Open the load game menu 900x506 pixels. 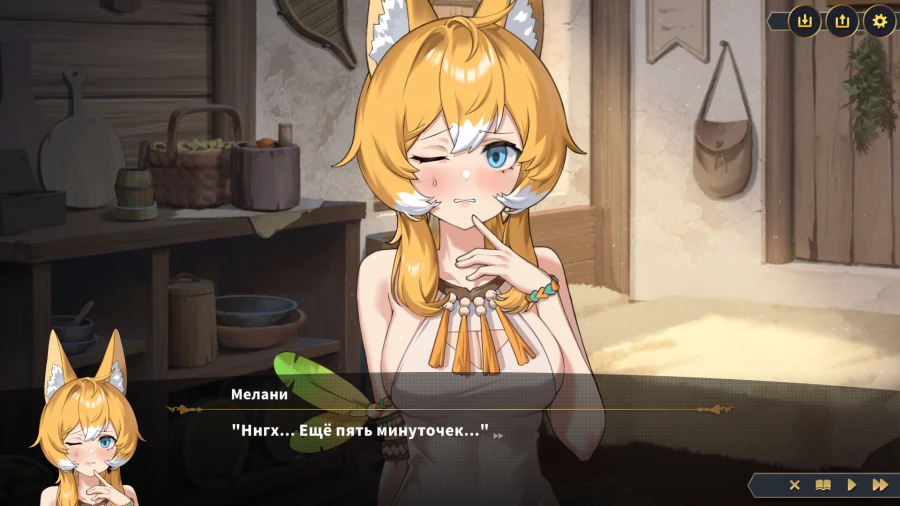pos(842,20)
